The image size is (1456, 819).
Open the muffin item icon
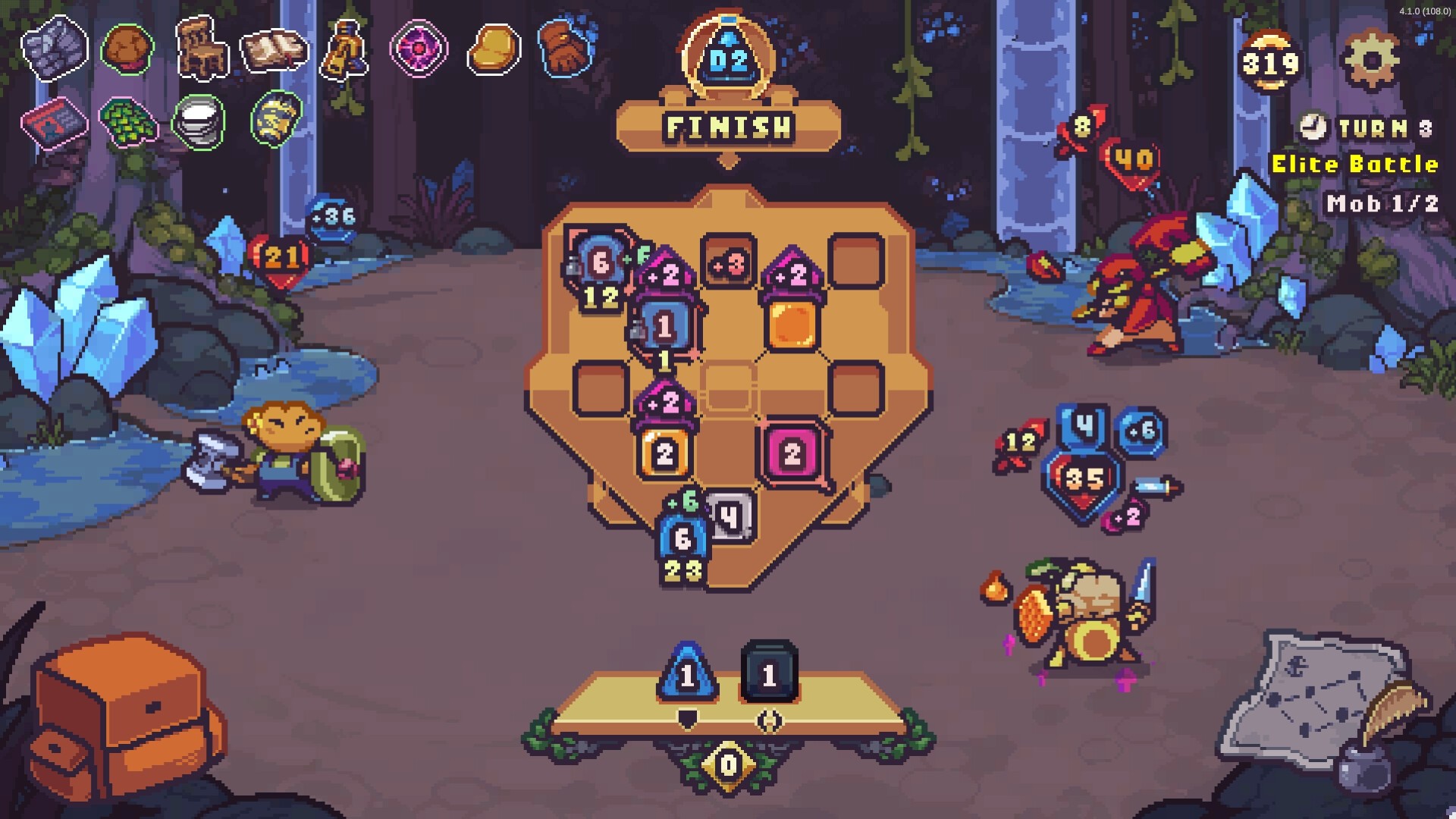click(127, 49)
